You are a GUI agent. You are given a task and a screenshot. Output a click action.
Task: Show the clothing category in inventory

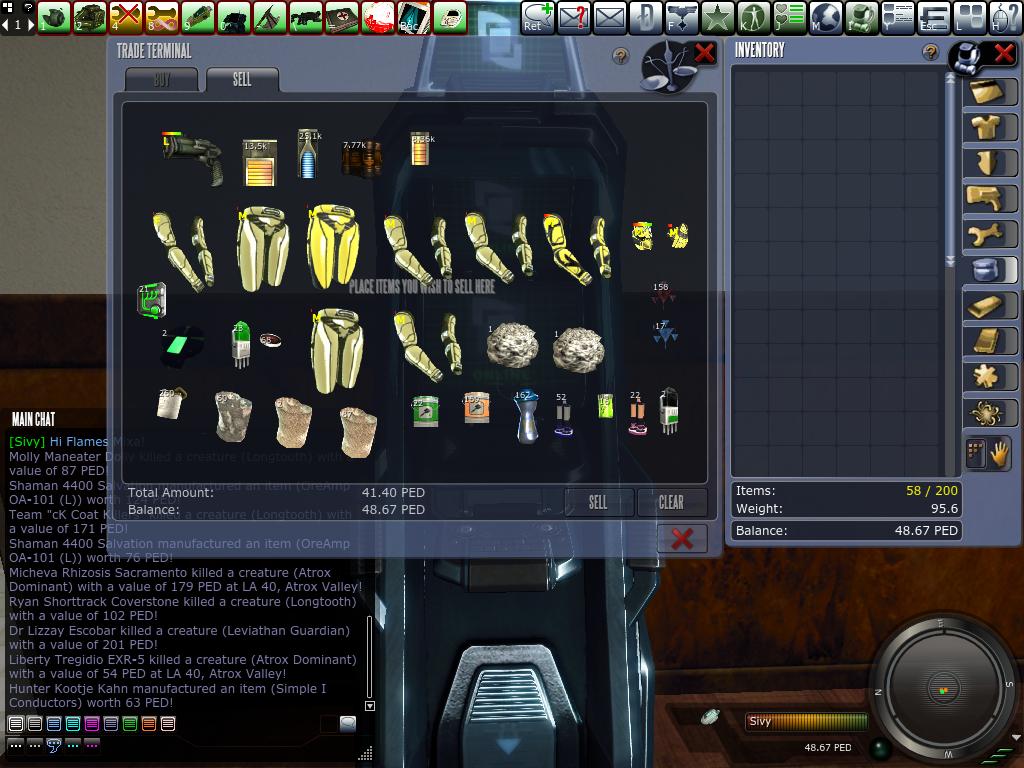[x=989, y=127]
